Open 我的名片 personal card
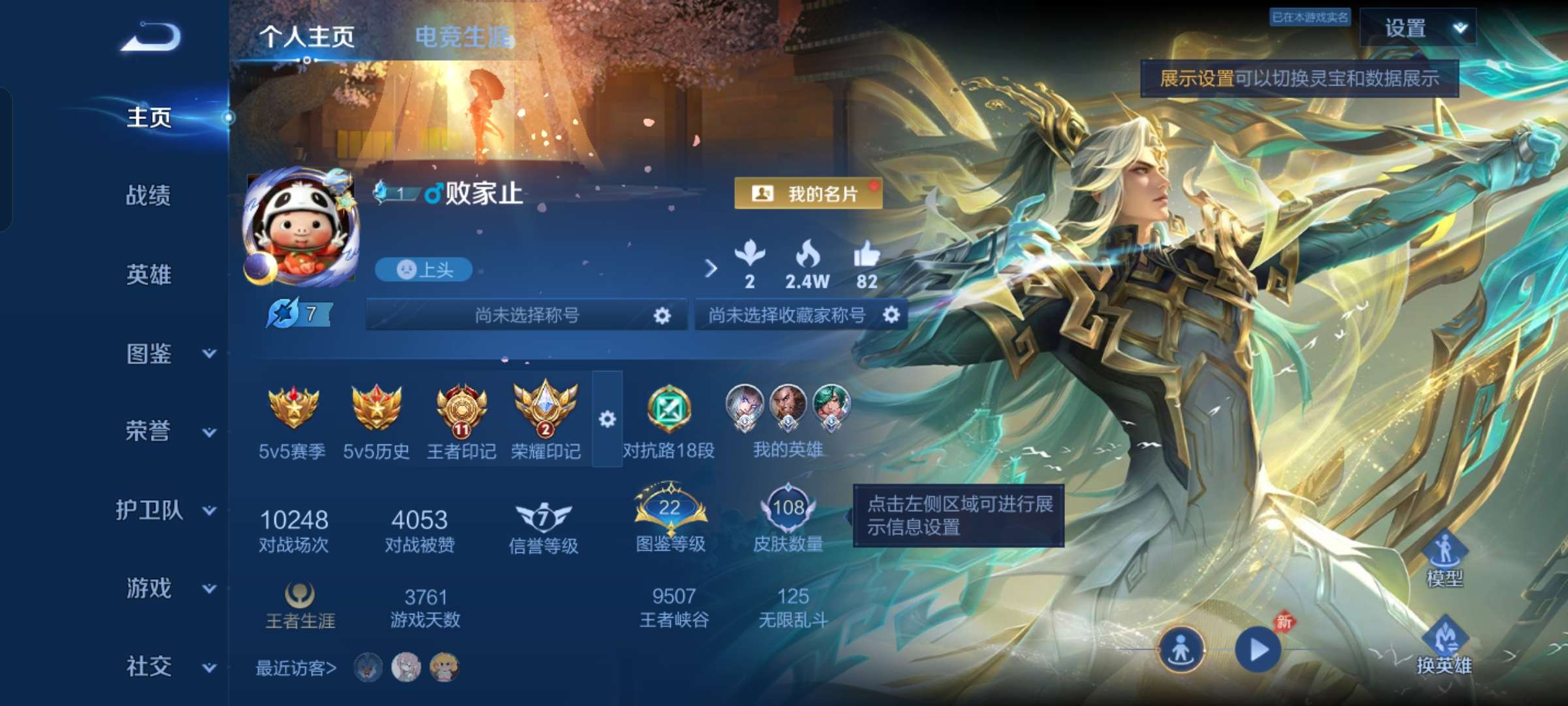Screen dimensions: 1568x706 click(x=807, y=194)
